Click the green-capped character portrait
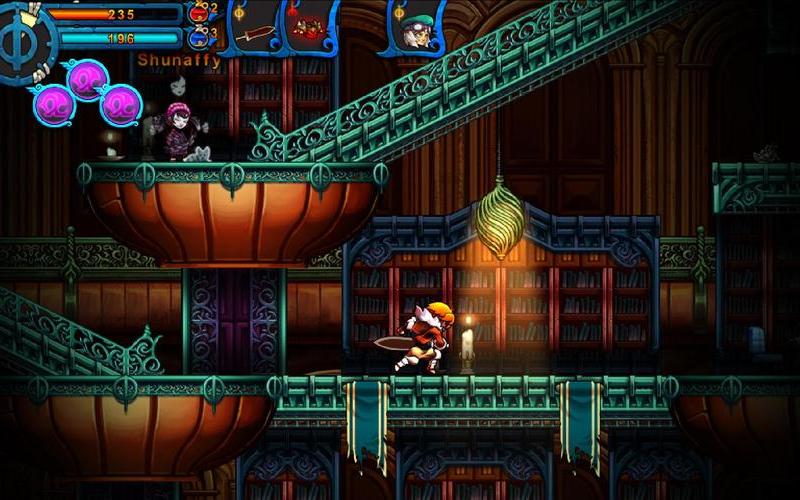The height and width of the screenshot is (500, 800). (412, 30)
